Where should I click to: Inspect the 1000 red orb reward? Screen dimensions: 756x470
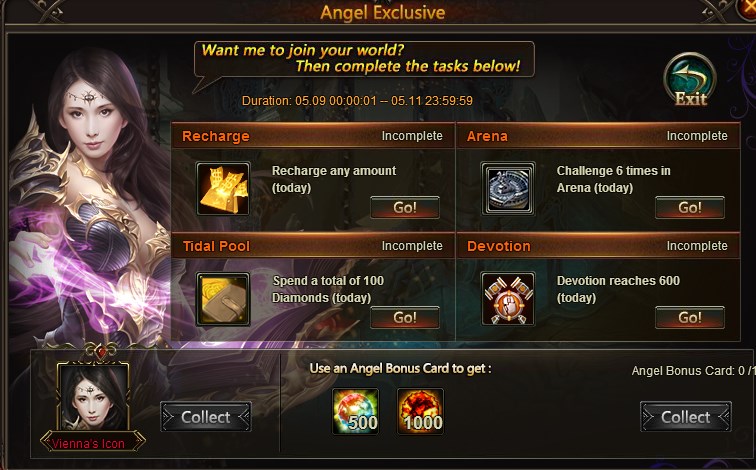click(420, 411)
